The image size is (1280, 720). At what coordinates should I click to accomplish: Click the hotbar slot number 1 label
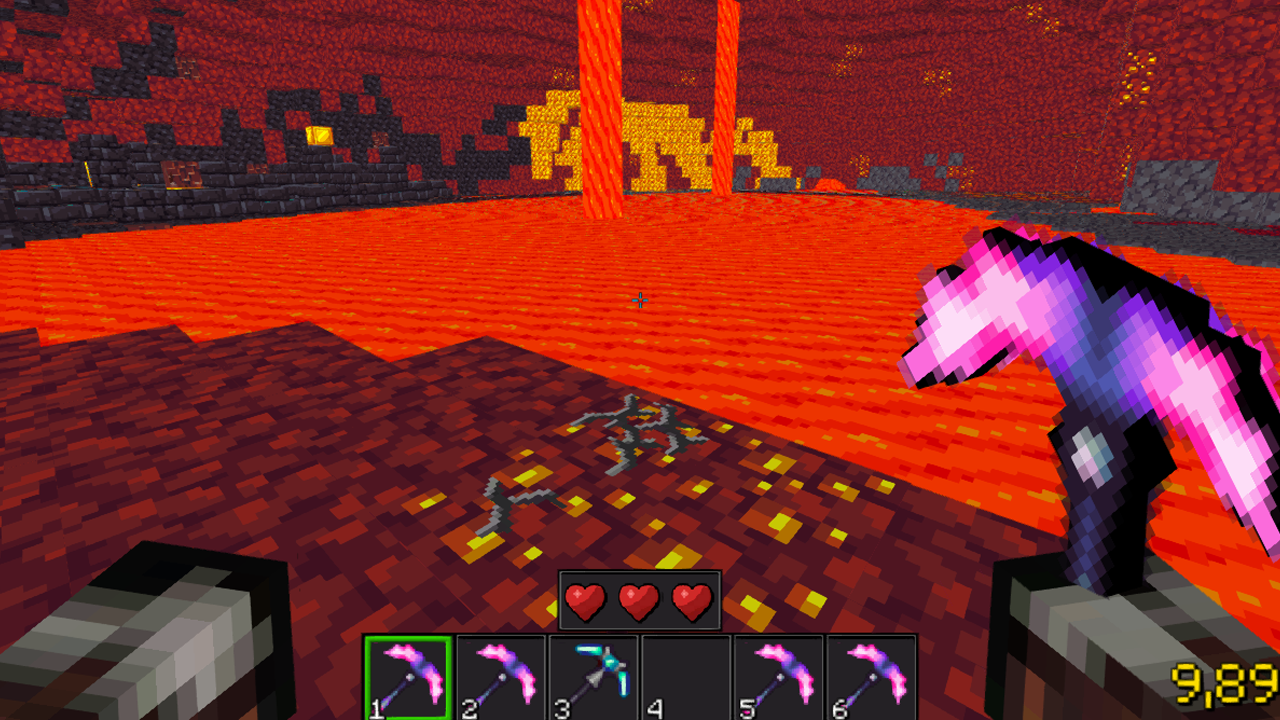pos(375,710)
